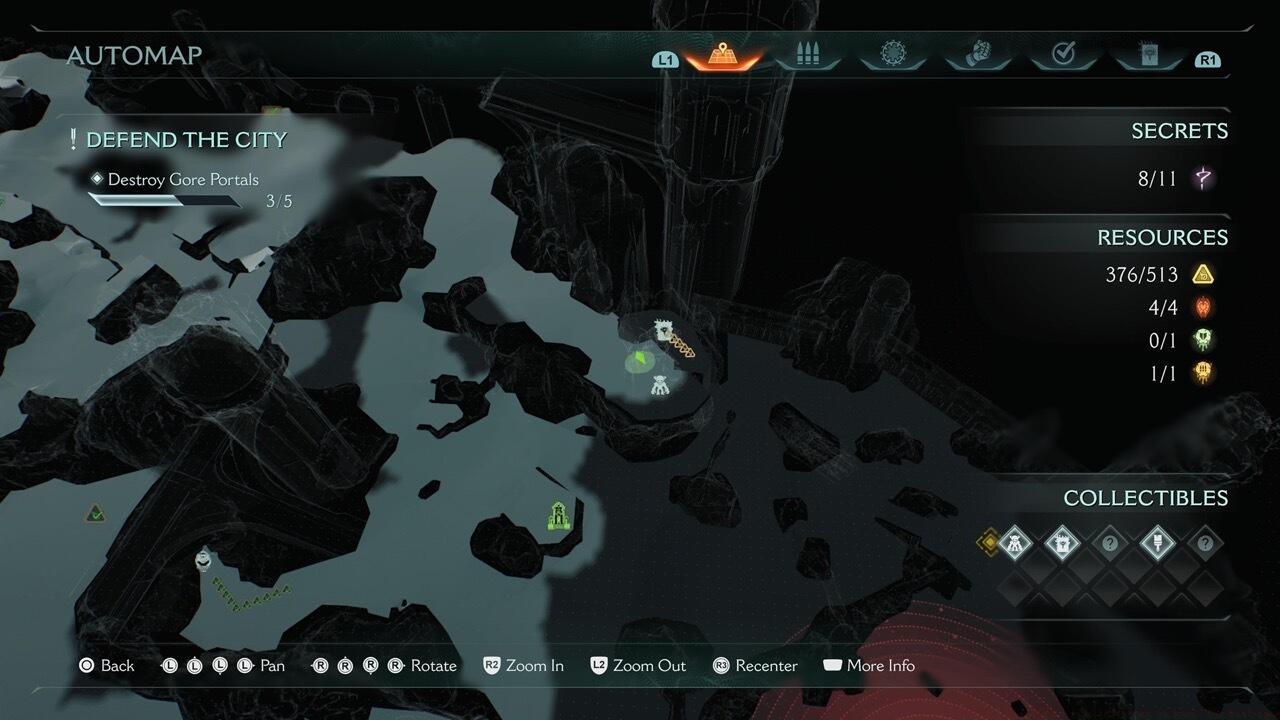Open the spiked circle rune tab
1280x720 pixels.
pos(892,54)
